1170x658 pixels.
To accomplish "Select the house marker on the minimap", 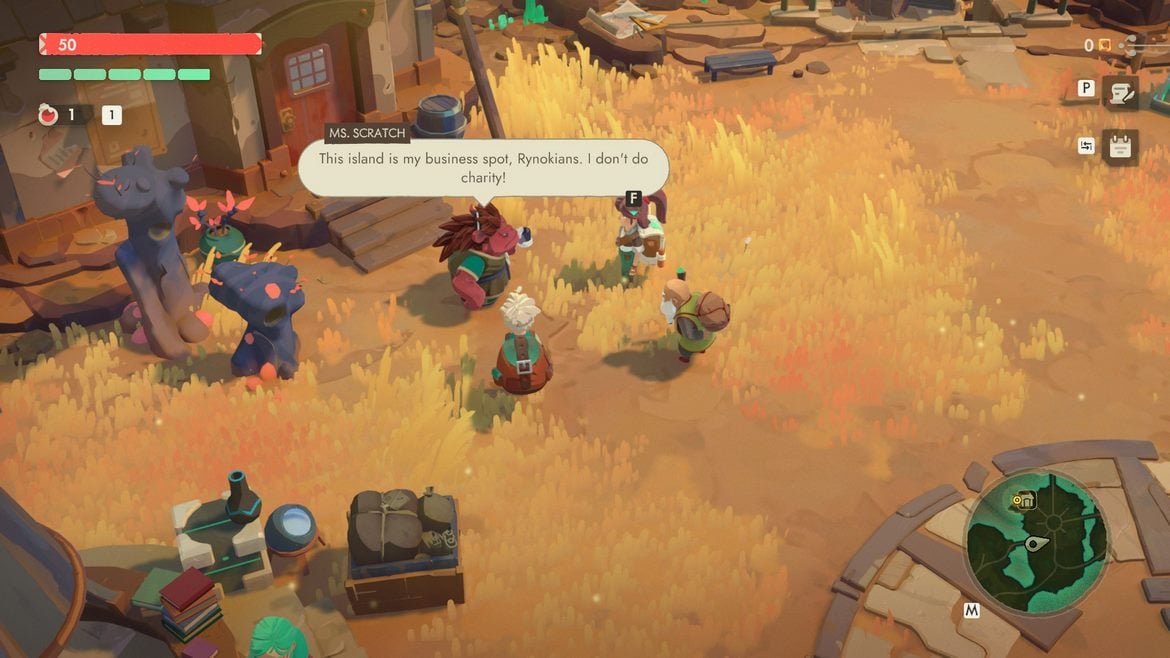I will tap(1024, 500).
